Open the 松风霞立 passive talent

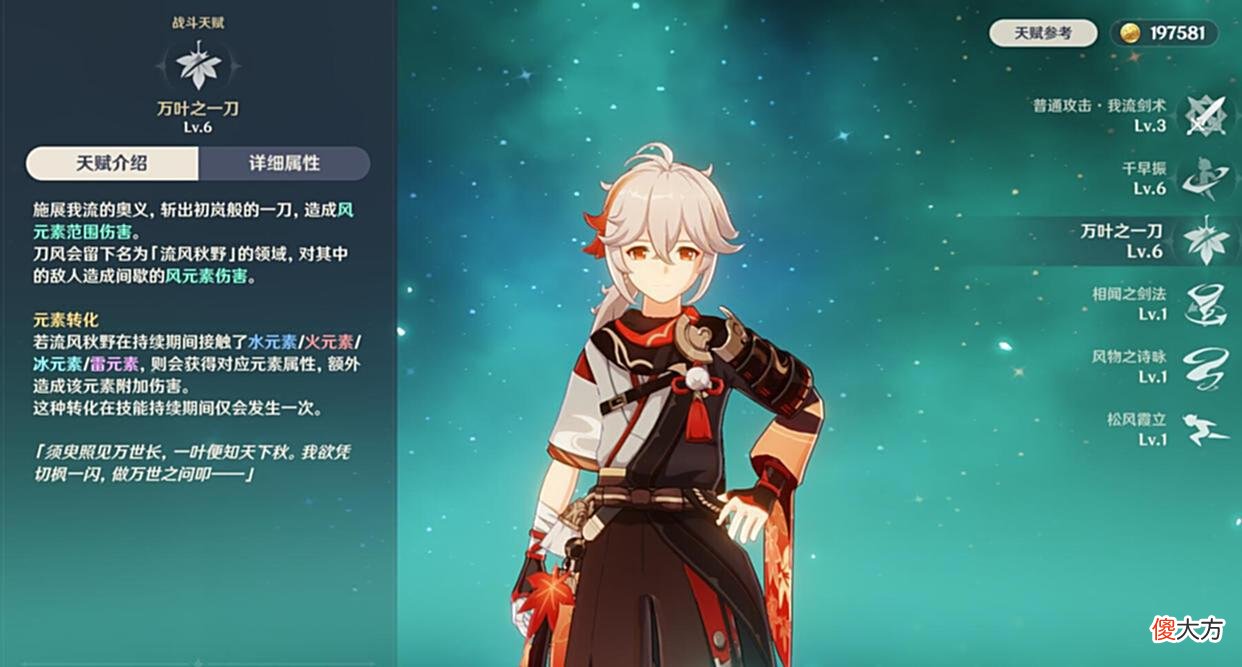click(x=1204, y=429)
